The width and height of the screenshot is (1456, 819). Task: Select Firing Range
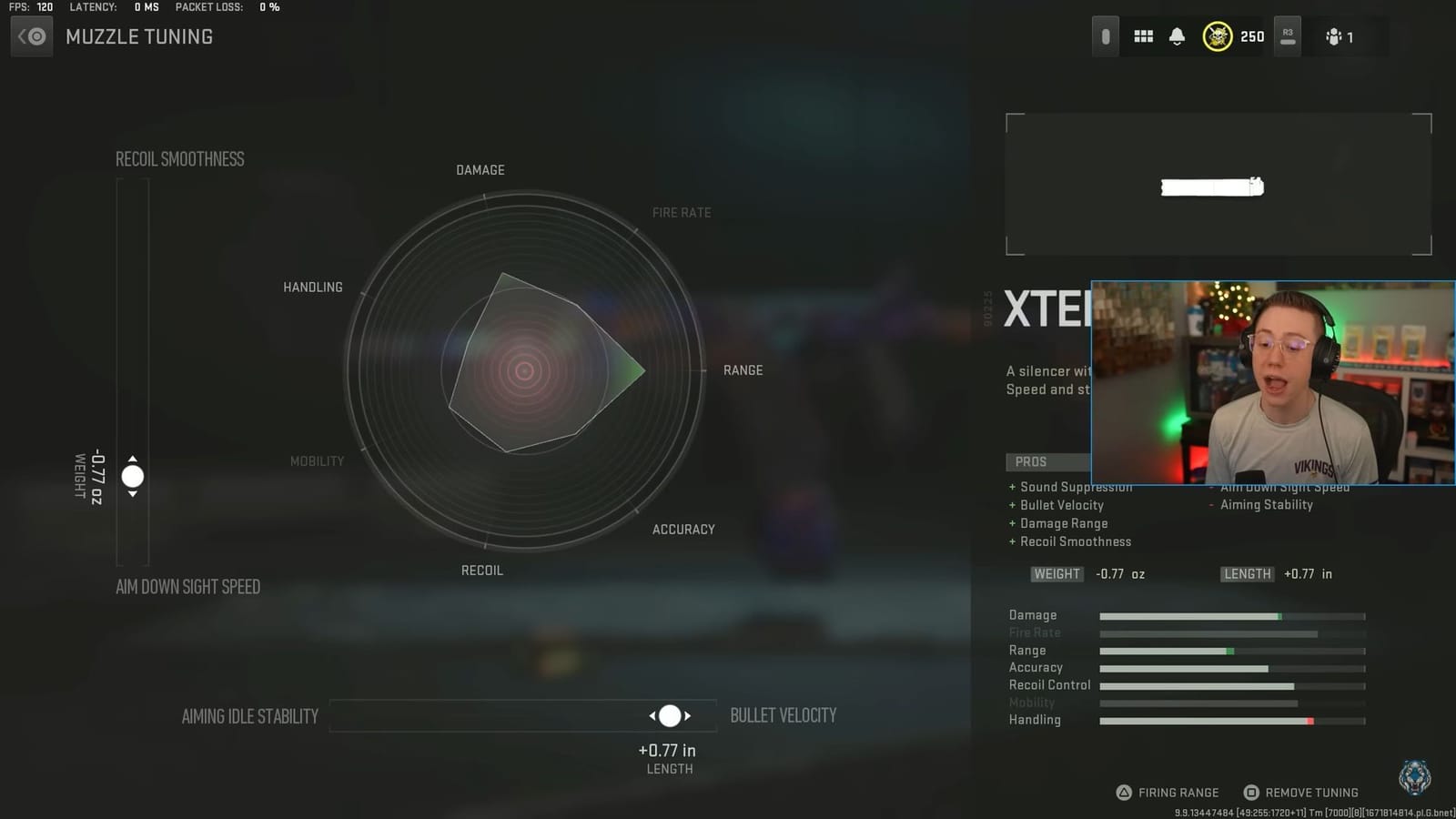point(1178,792)
